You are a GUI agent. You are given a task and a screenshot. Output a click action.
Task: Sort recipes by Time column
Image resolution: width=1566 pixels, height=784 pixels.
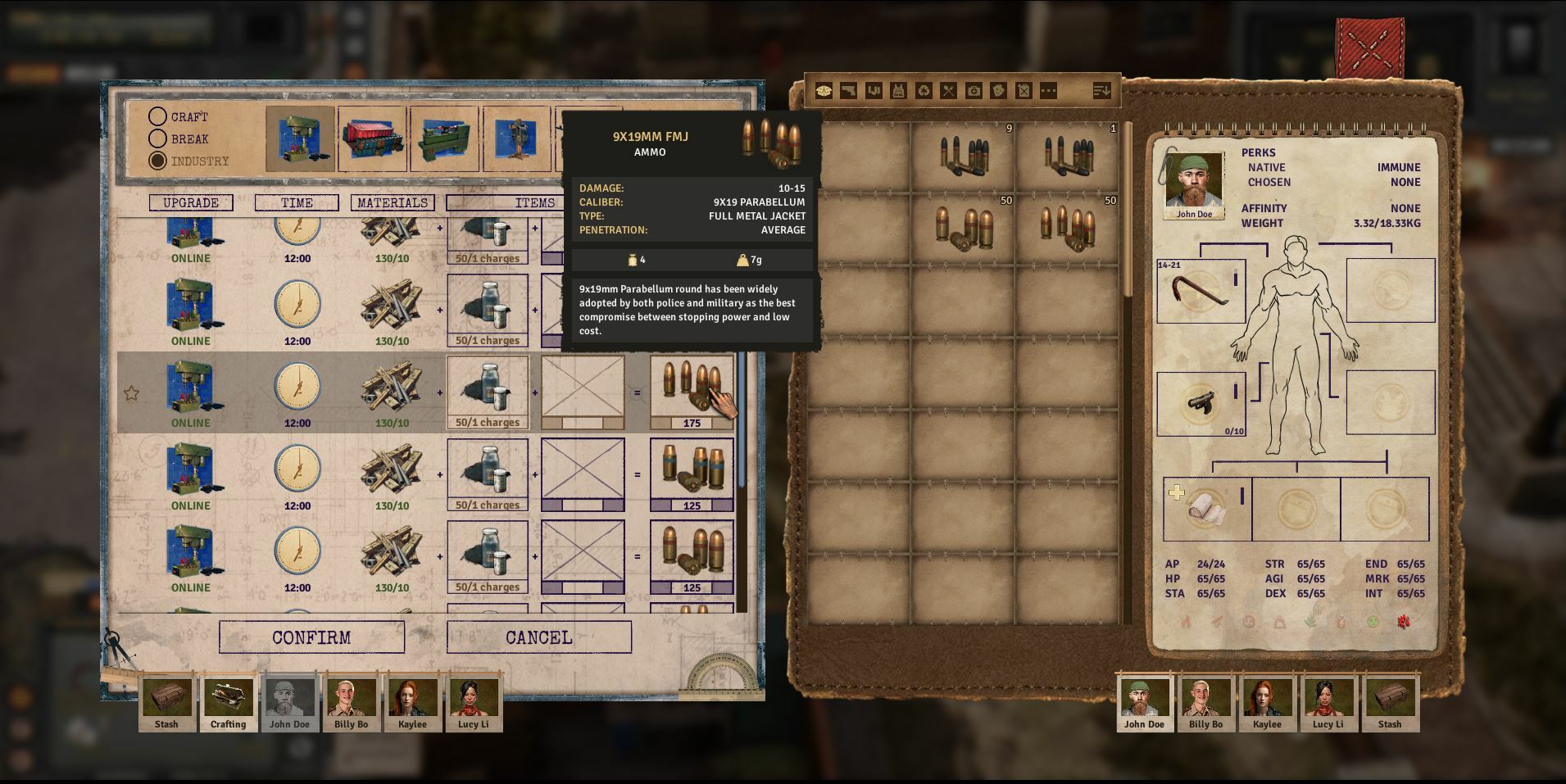coord(297,202)
